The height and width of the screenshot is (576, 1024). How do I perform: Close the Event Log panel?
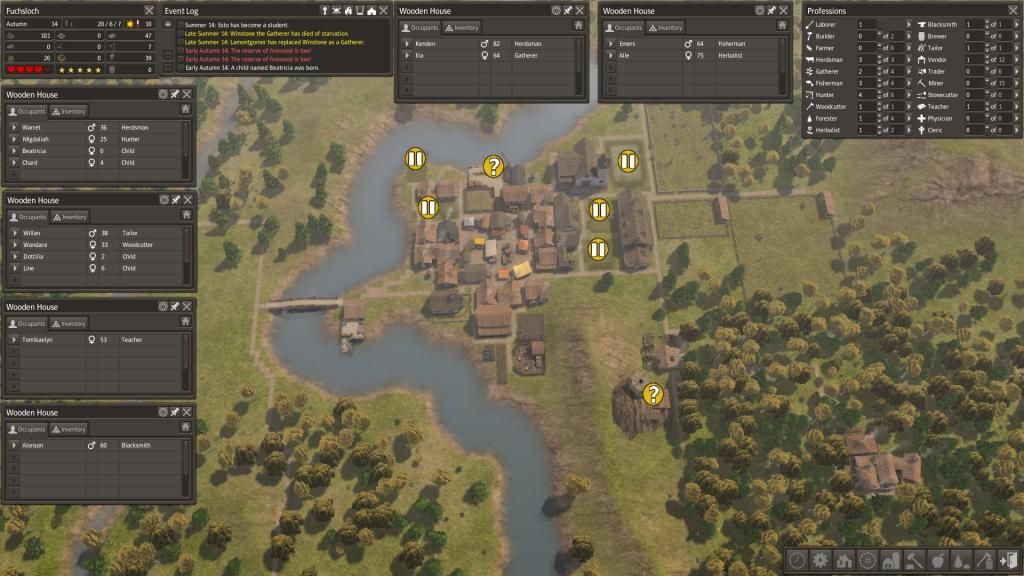tap(383, 11)
